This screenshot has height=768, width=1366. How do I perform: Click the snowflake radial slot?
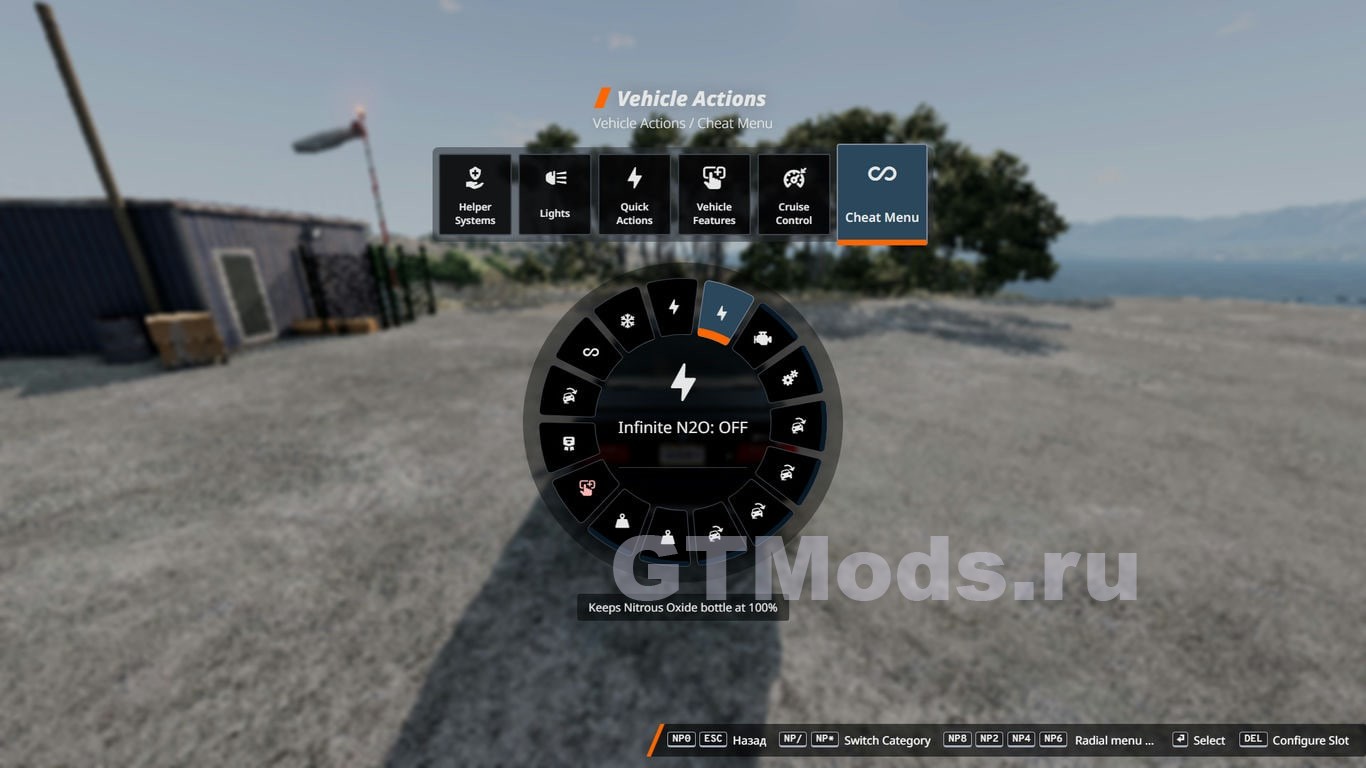pos(628,322)
